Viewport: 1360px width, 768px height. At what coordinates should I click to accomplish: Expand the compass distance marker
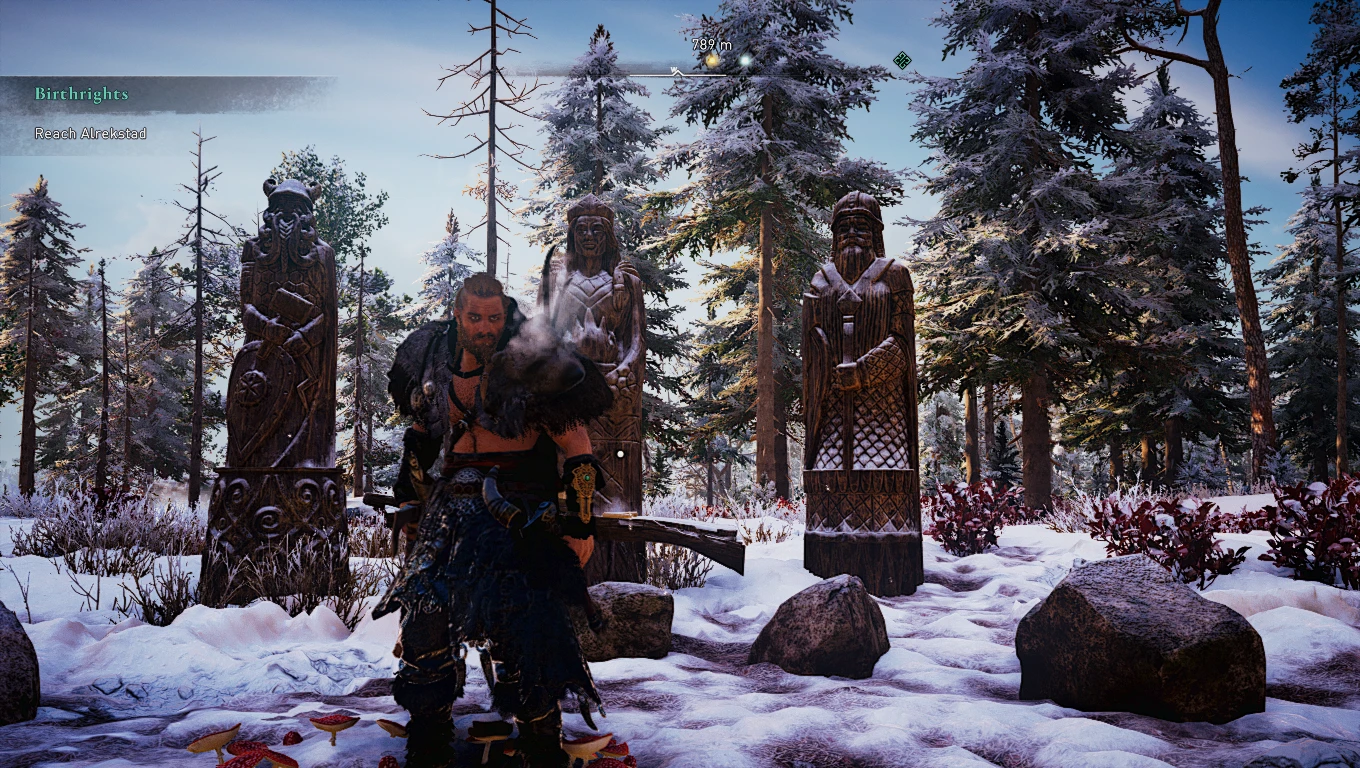click(x=710, y=45)
